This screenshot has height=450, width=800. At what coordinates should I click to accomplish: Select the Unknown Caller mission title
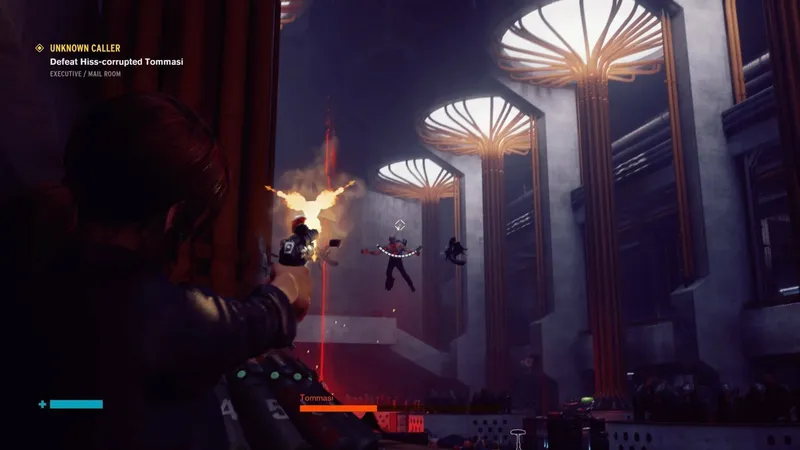tap(84, 48)
